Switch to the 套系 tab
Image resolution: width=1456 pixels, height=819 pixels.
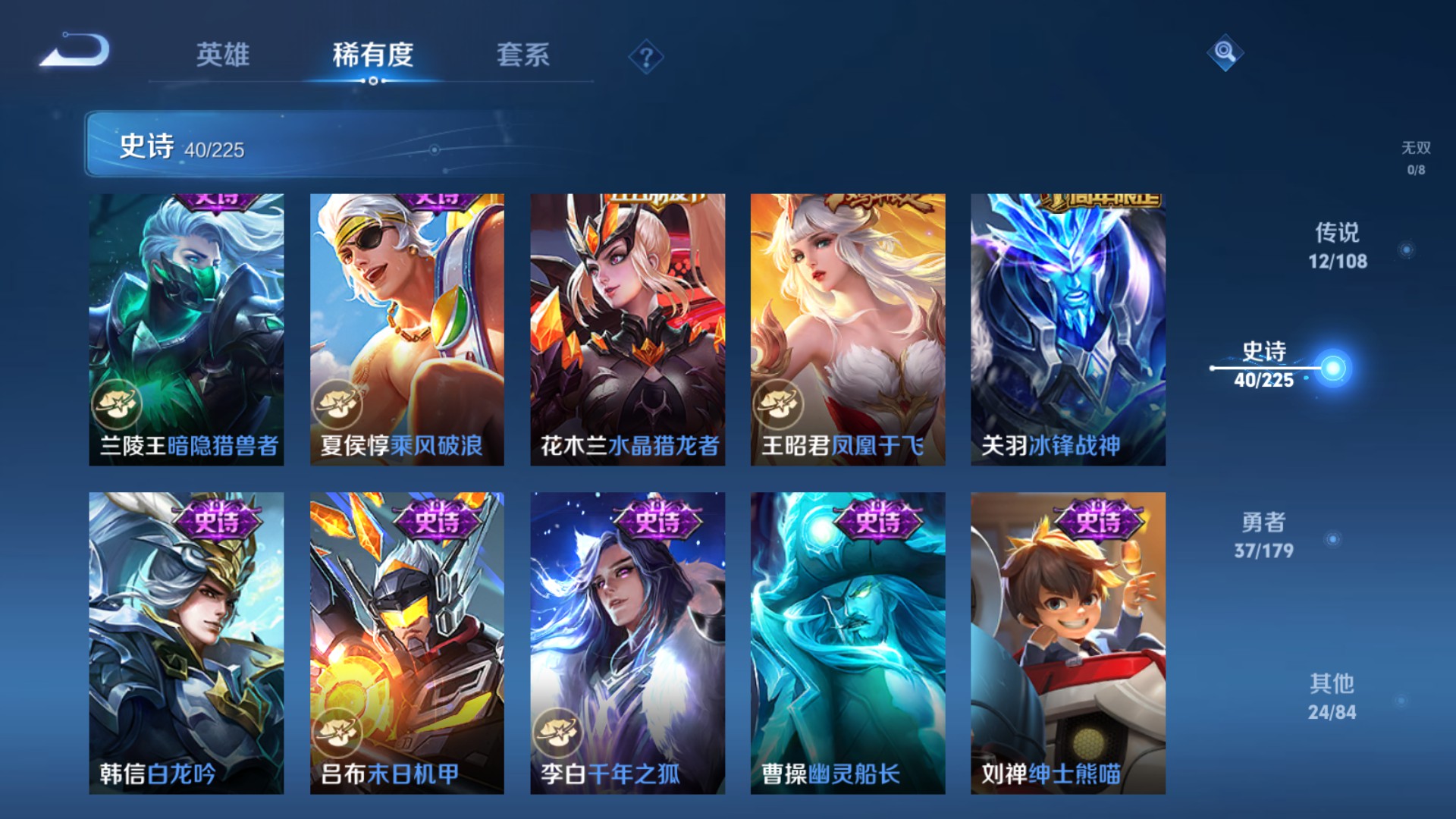tap(525, 55)
